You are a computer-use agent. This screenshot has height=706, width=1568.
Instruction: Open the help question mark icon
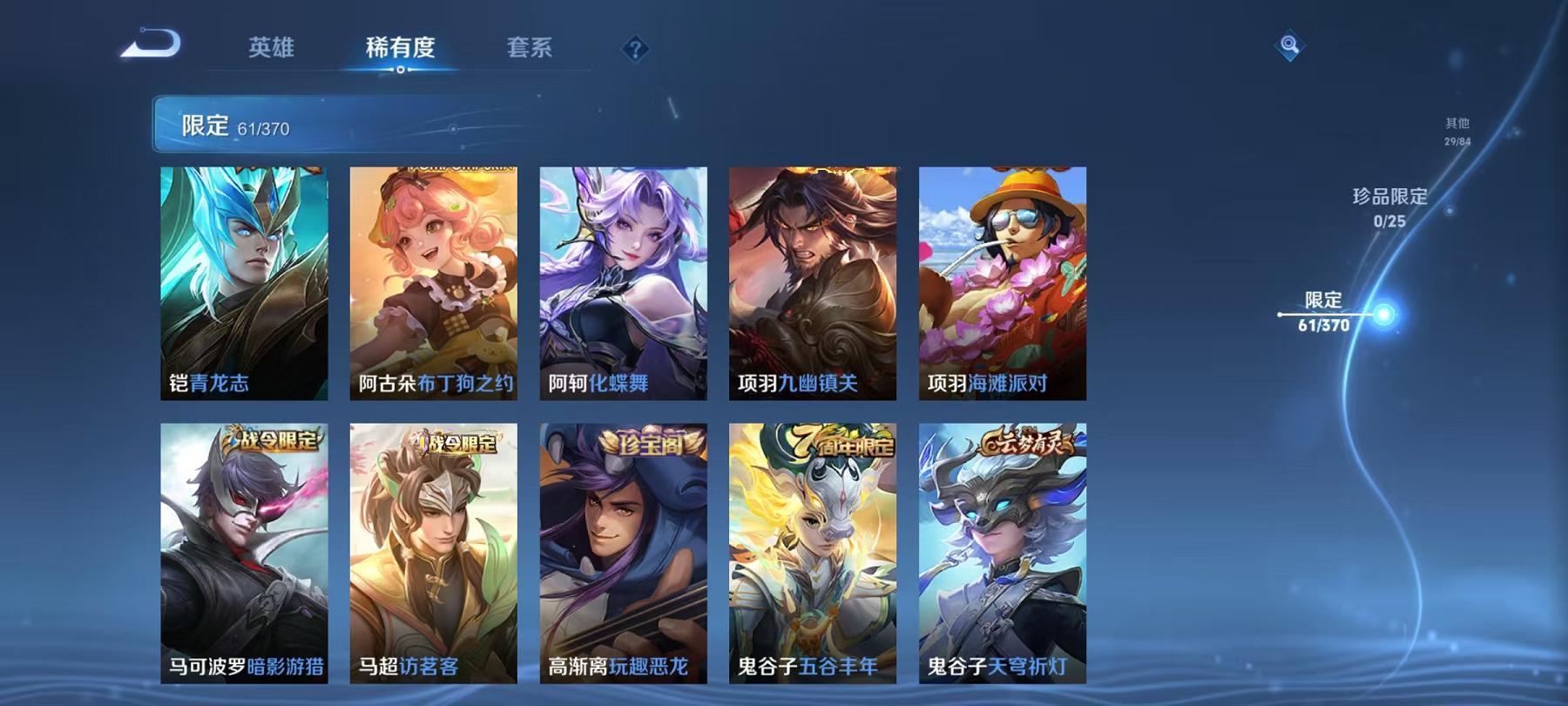click(x=636, y=50)
